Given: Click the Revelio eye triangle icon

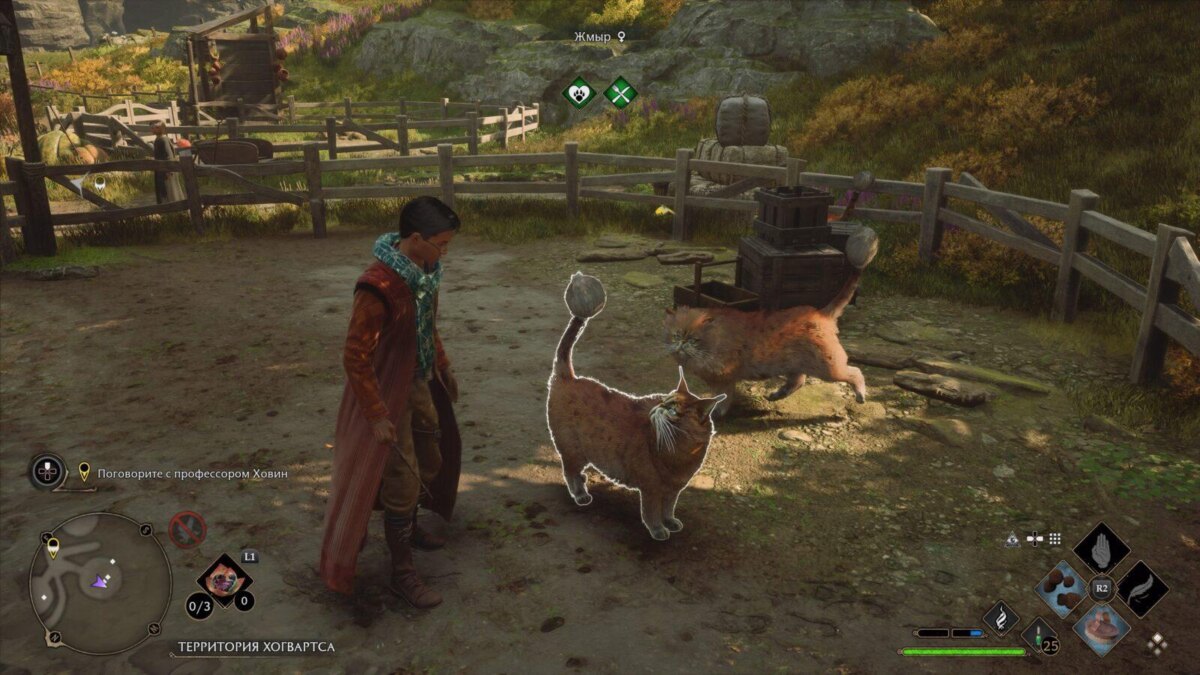Looking at the screenshot, I should 1014,539.
